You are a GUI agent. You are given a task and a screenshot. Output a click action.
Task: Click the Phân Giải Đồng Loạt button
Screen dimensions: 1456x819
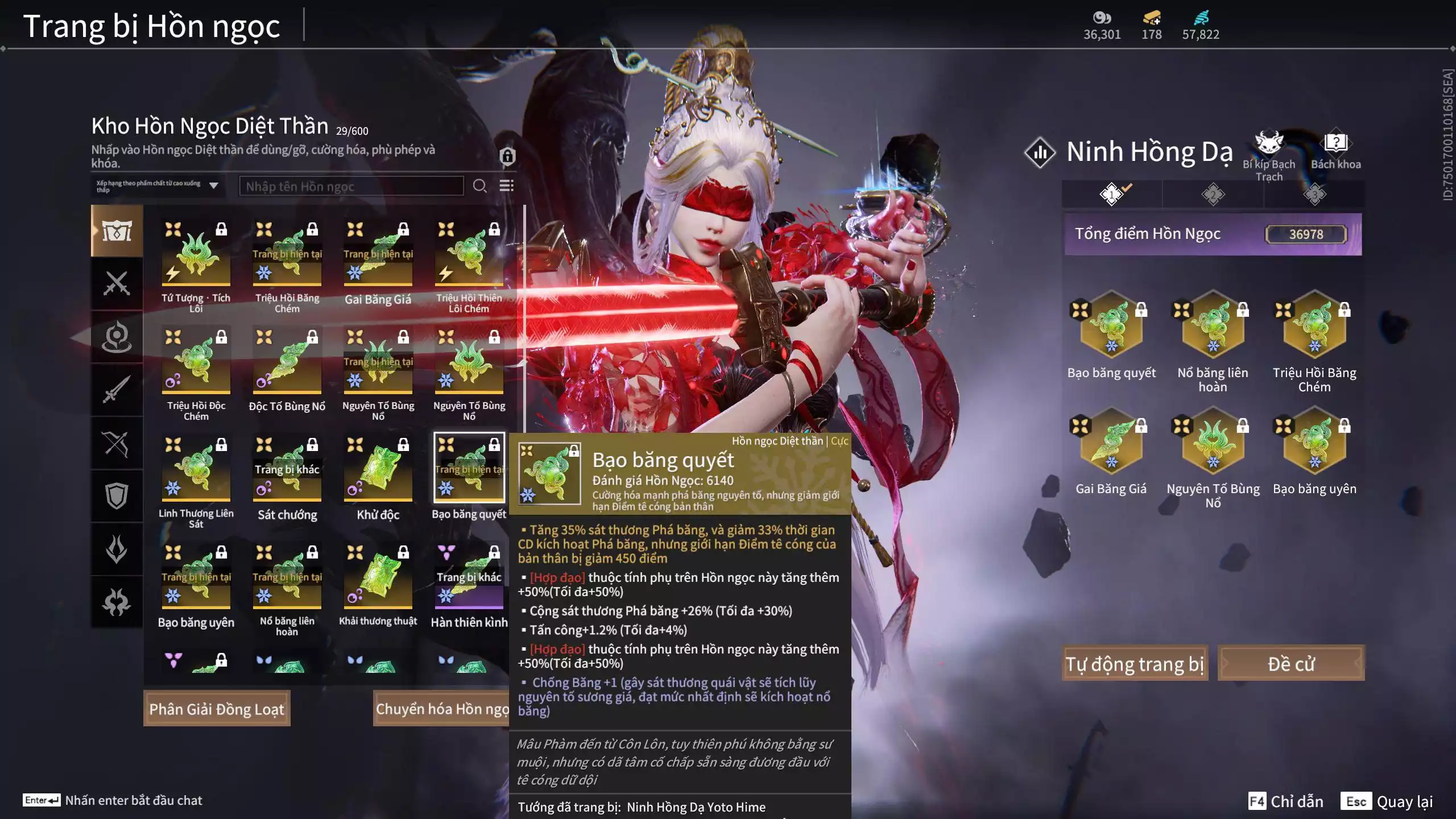[x=217, y=708]
